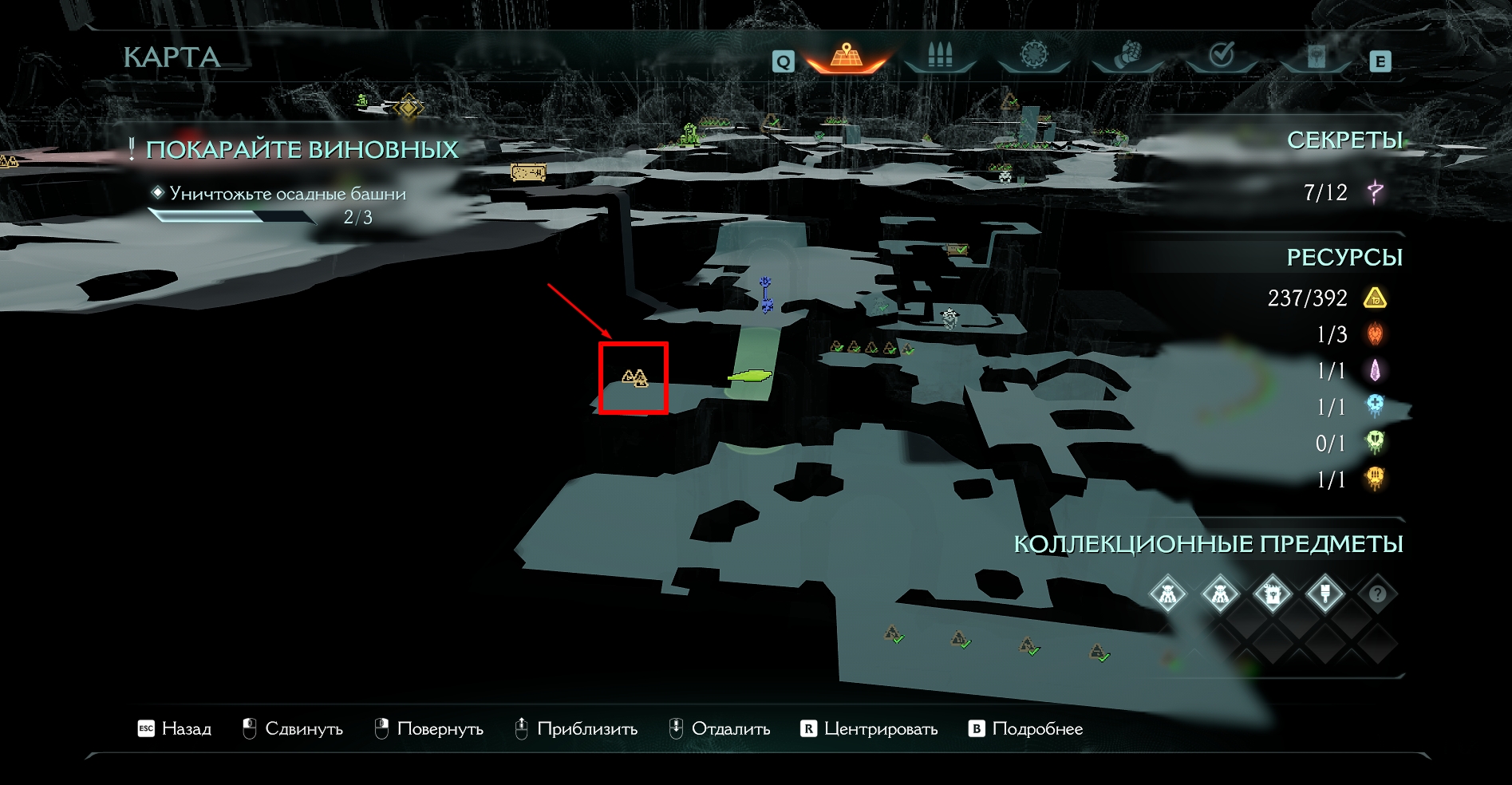The width and height of the screenshot is (1512, 785).
Task: Select the armored fist tab
Action: [x=1127, y=56]
